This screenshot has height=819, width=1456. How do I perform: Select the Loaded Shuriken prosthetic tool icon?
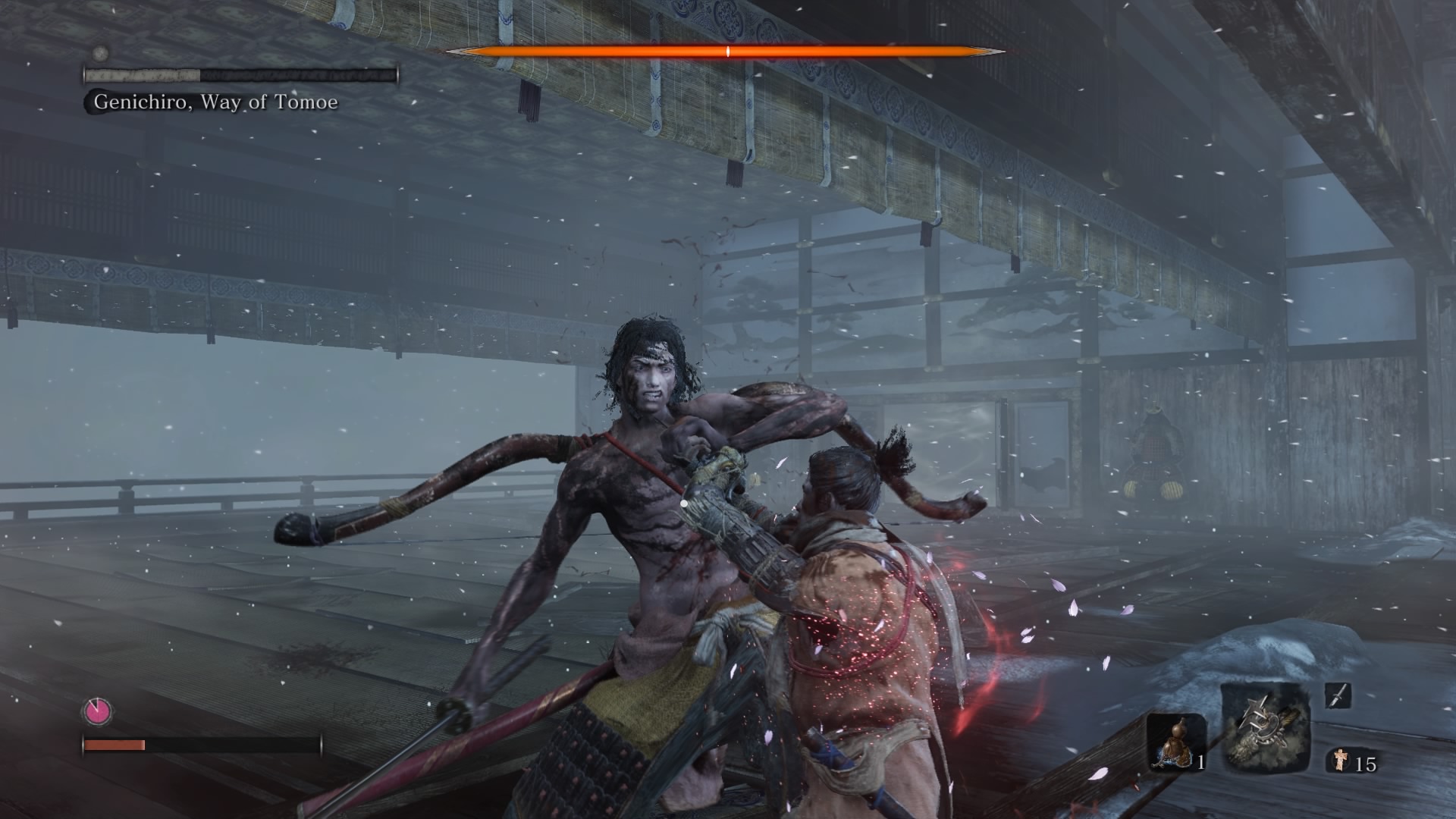click(1266, 726)
